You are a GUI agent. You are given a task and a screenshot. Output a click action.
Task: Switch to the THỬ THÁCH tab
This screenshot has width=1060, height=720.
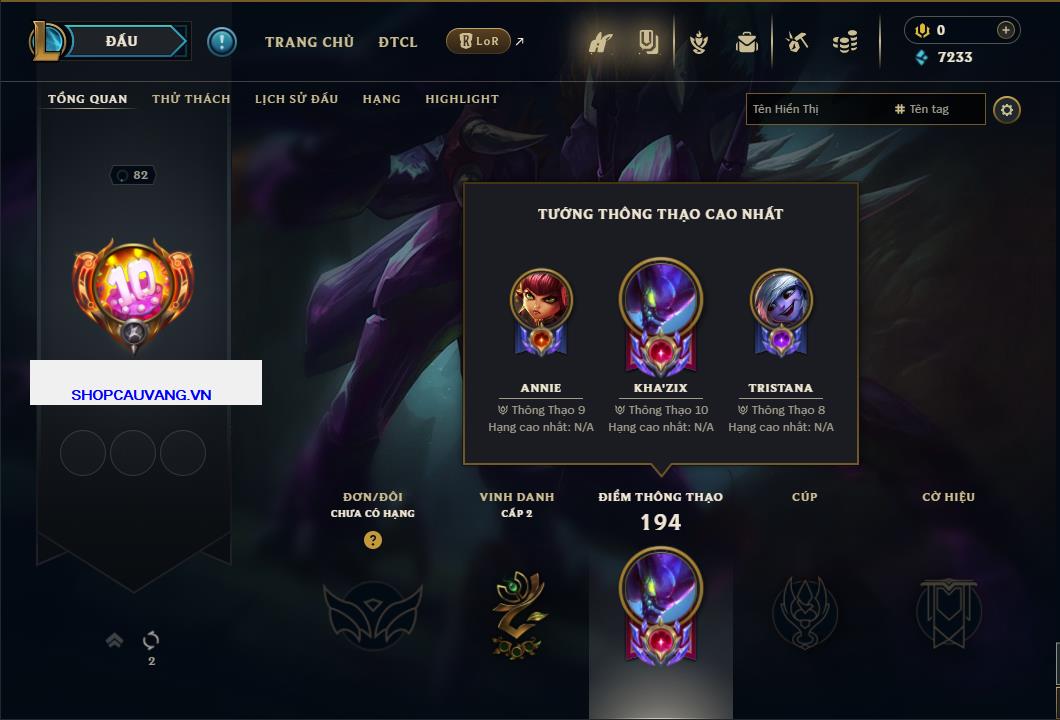pyautogui.click(x=191, y=99)
